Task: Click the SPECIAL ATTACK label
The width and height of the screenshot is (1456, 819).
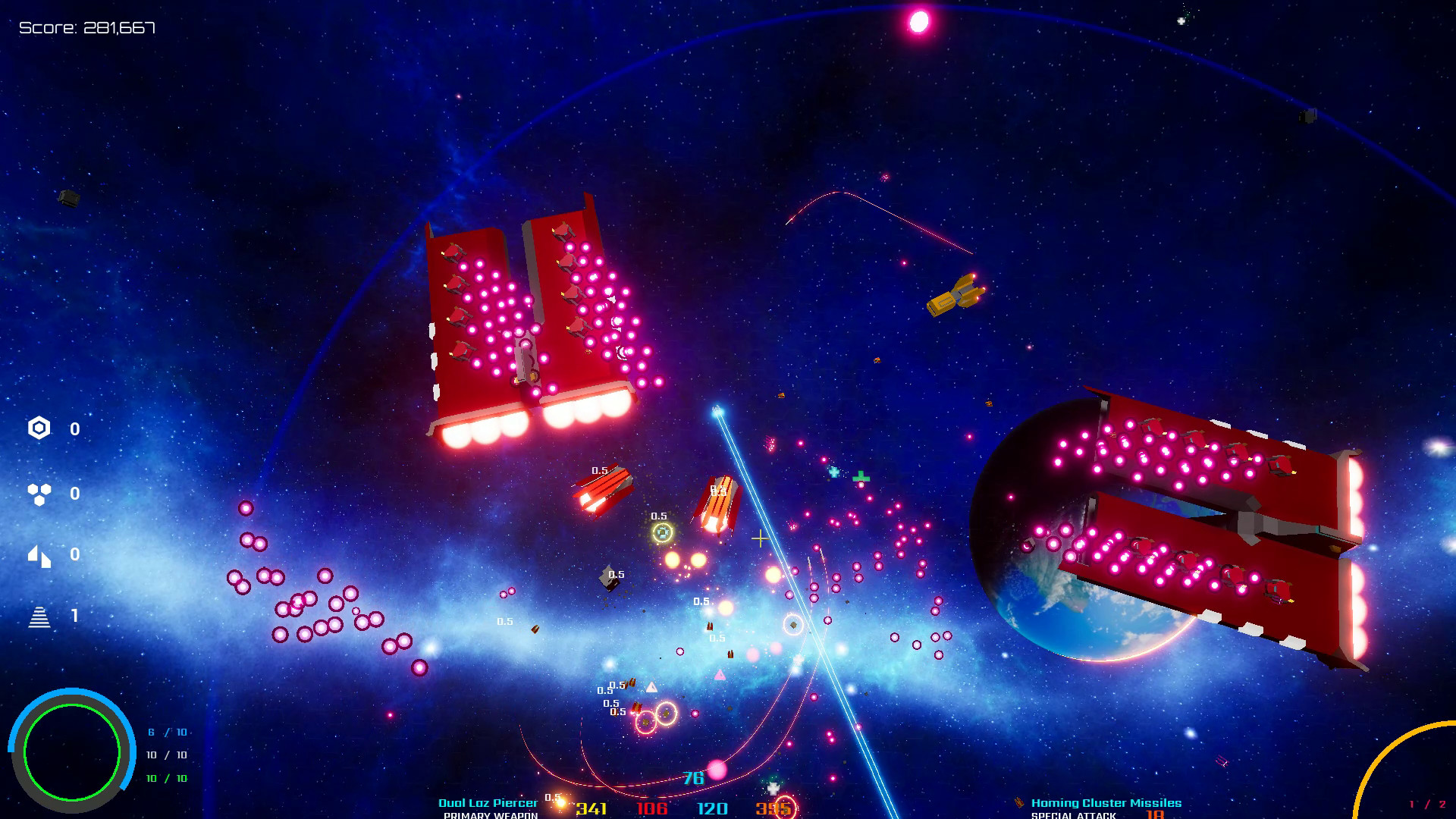Action: [x=1073, y=814]
